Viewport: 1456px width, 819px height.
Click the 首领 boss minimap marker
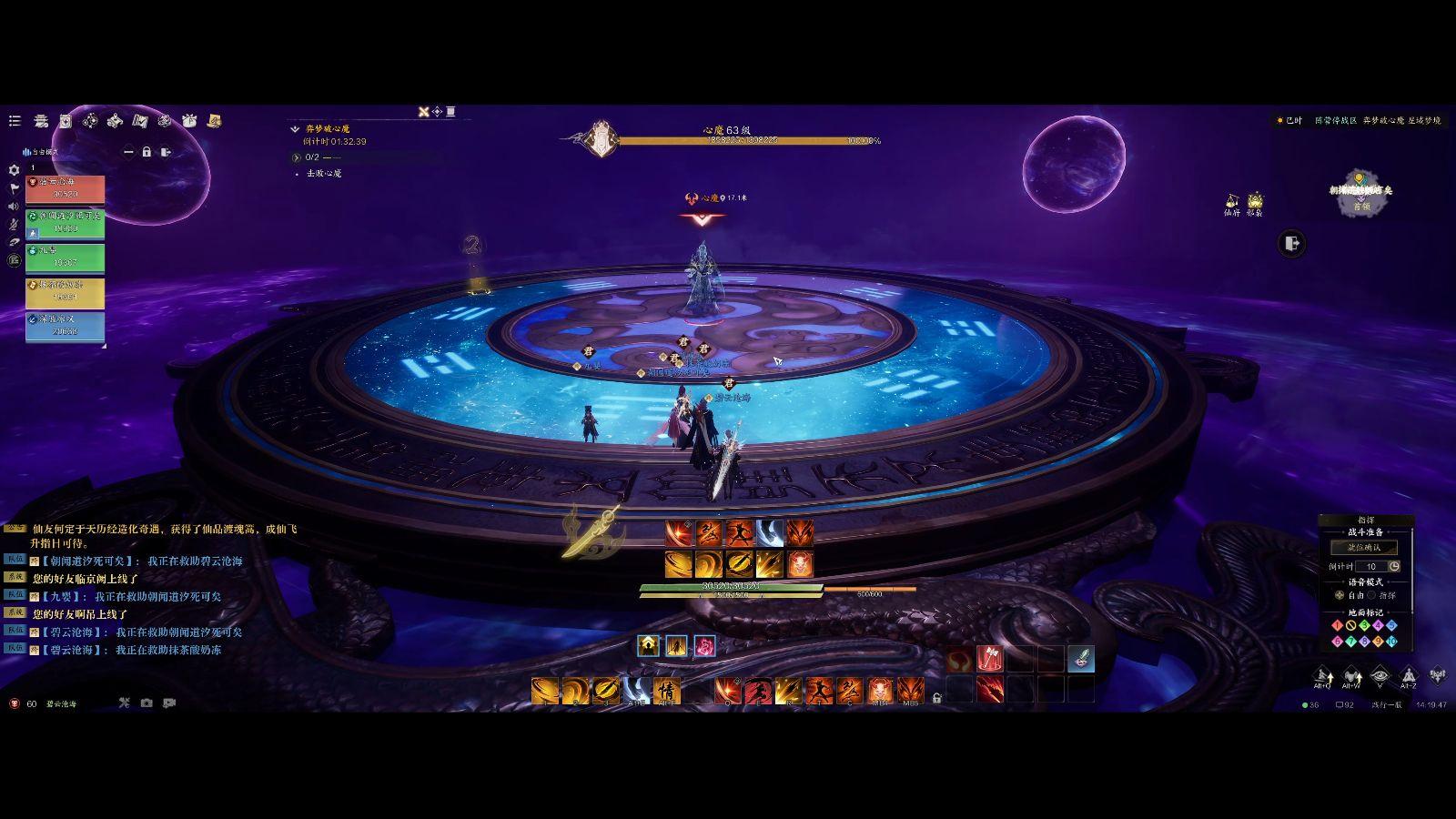1359,198
